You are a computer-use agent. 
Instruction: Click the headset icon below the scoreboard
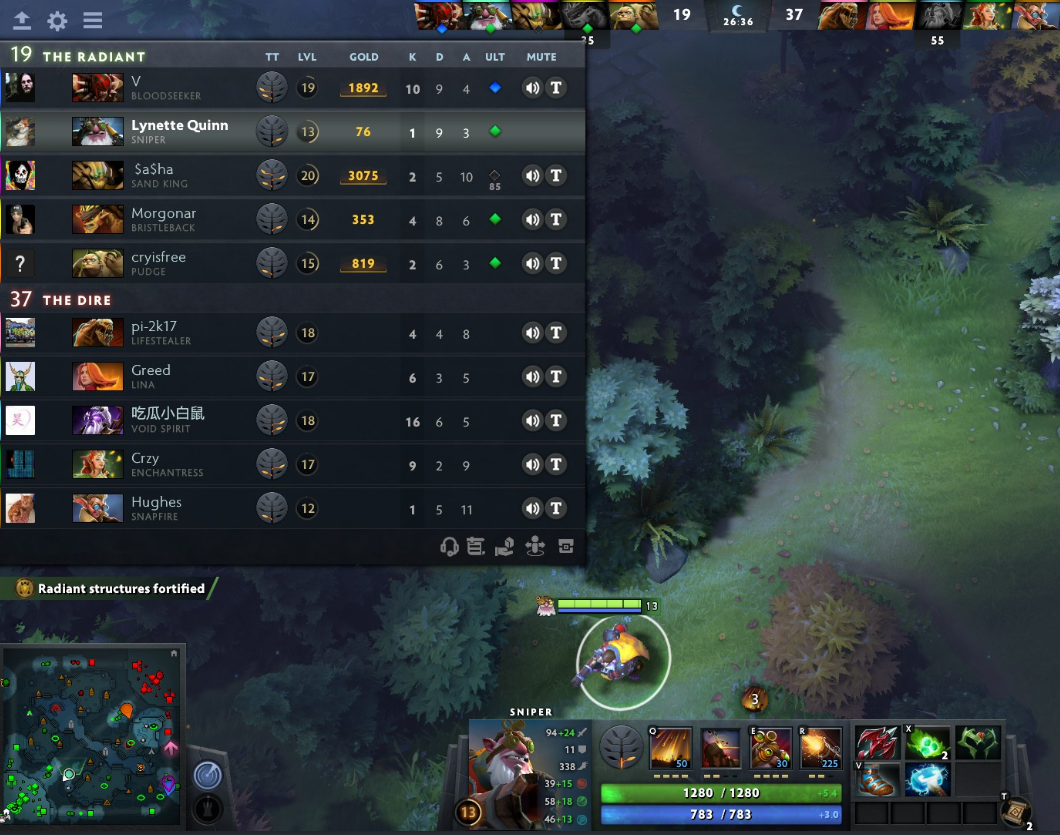(450, 546)
